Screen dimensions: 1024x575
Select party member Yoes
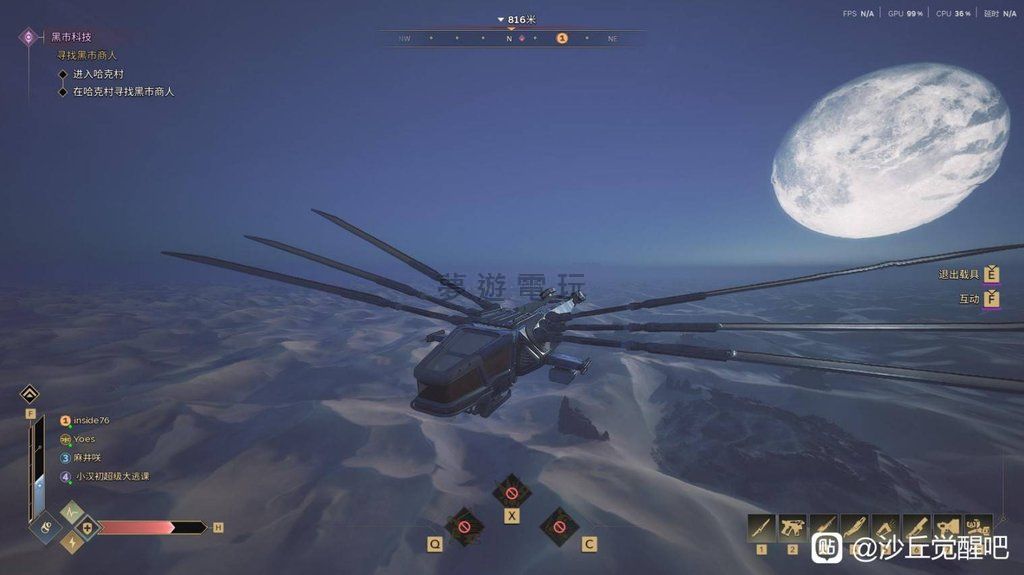point(84,439)
